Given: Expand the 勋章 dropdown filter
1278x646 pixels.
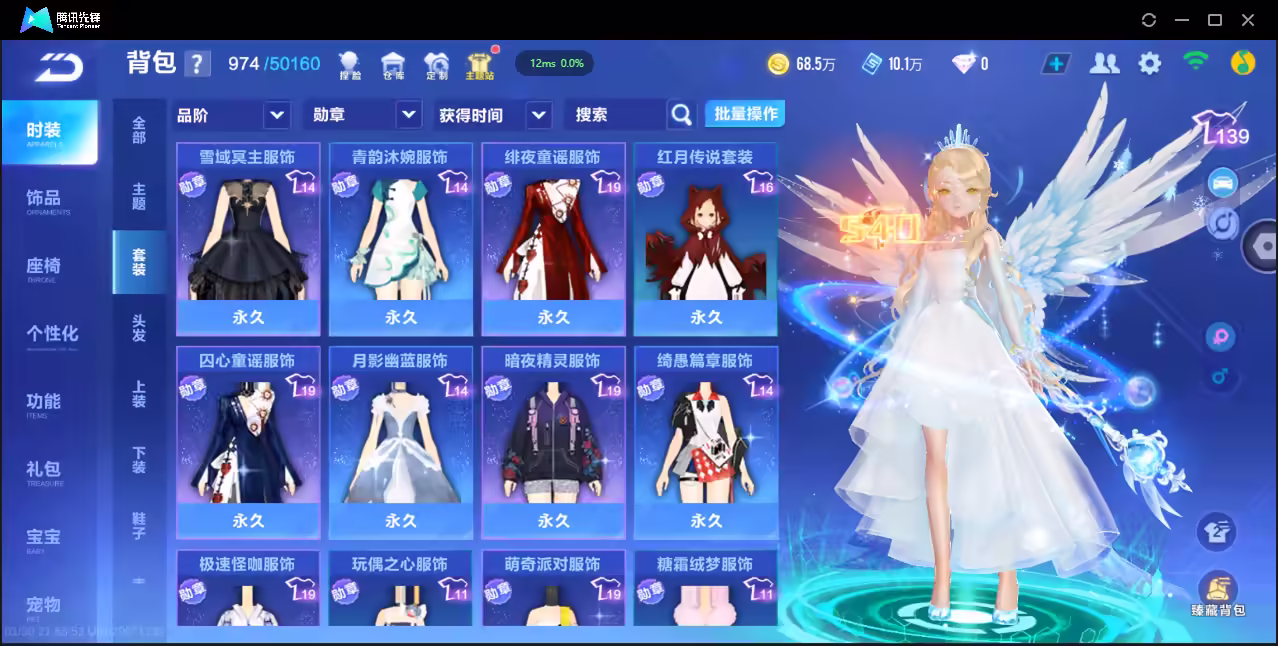Looking at the screenshot, I should pos(361,115).
